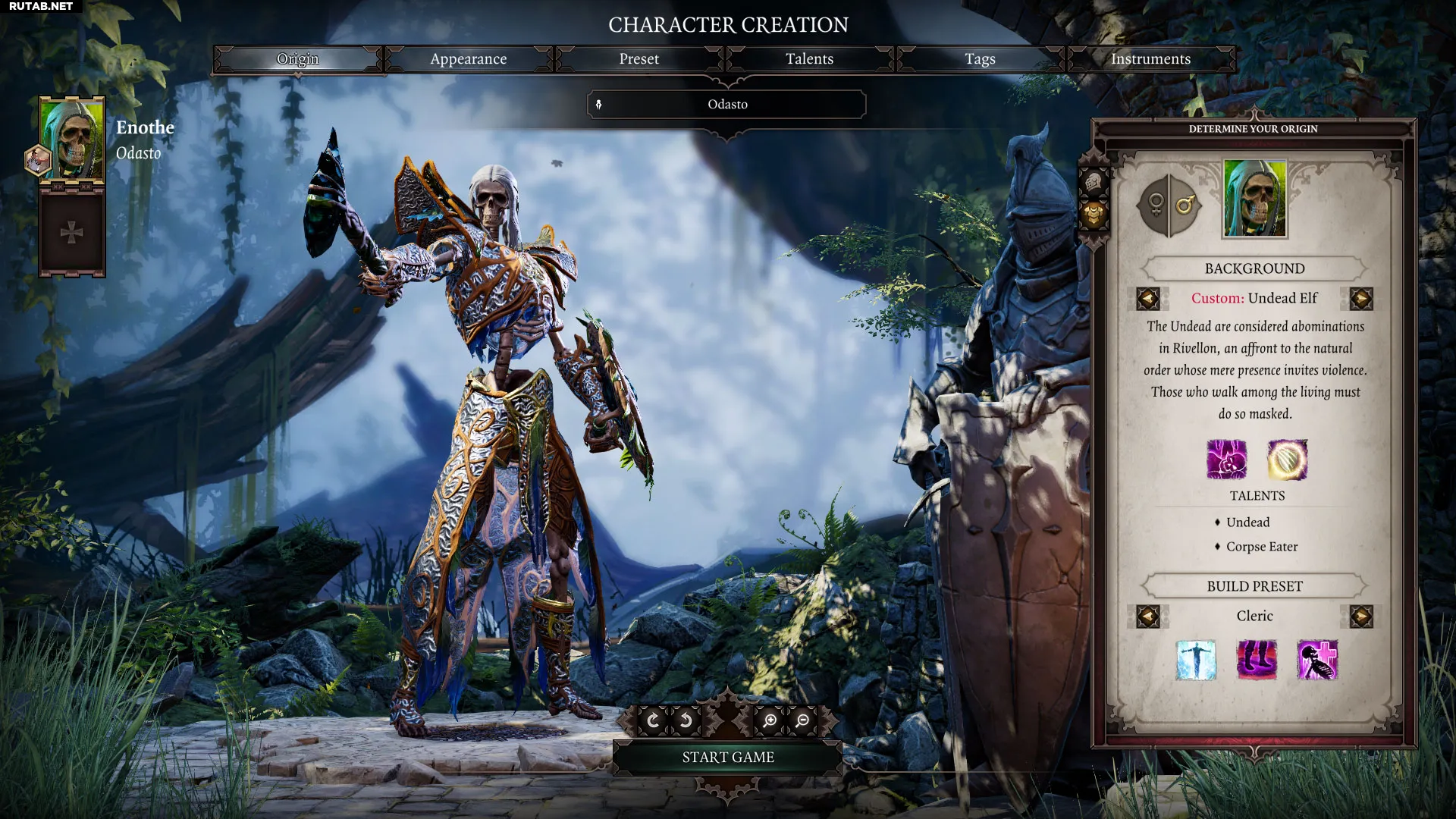
Task: Click the Origin tab
Action: tap(297, 59)
